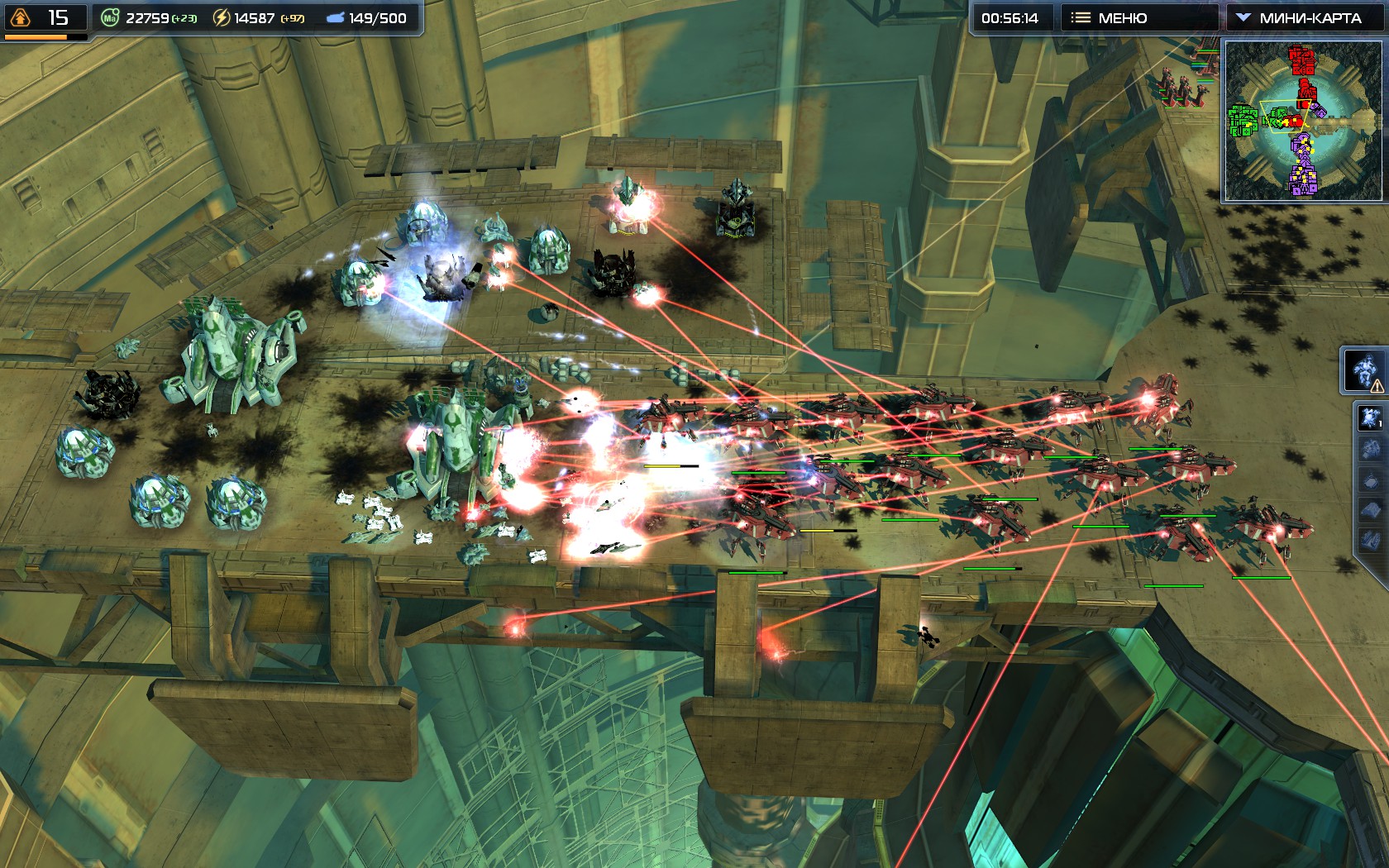Click the Energy lightning bolt icon
The width and height of the screenshot is (1389, 868).
[221, 17]
